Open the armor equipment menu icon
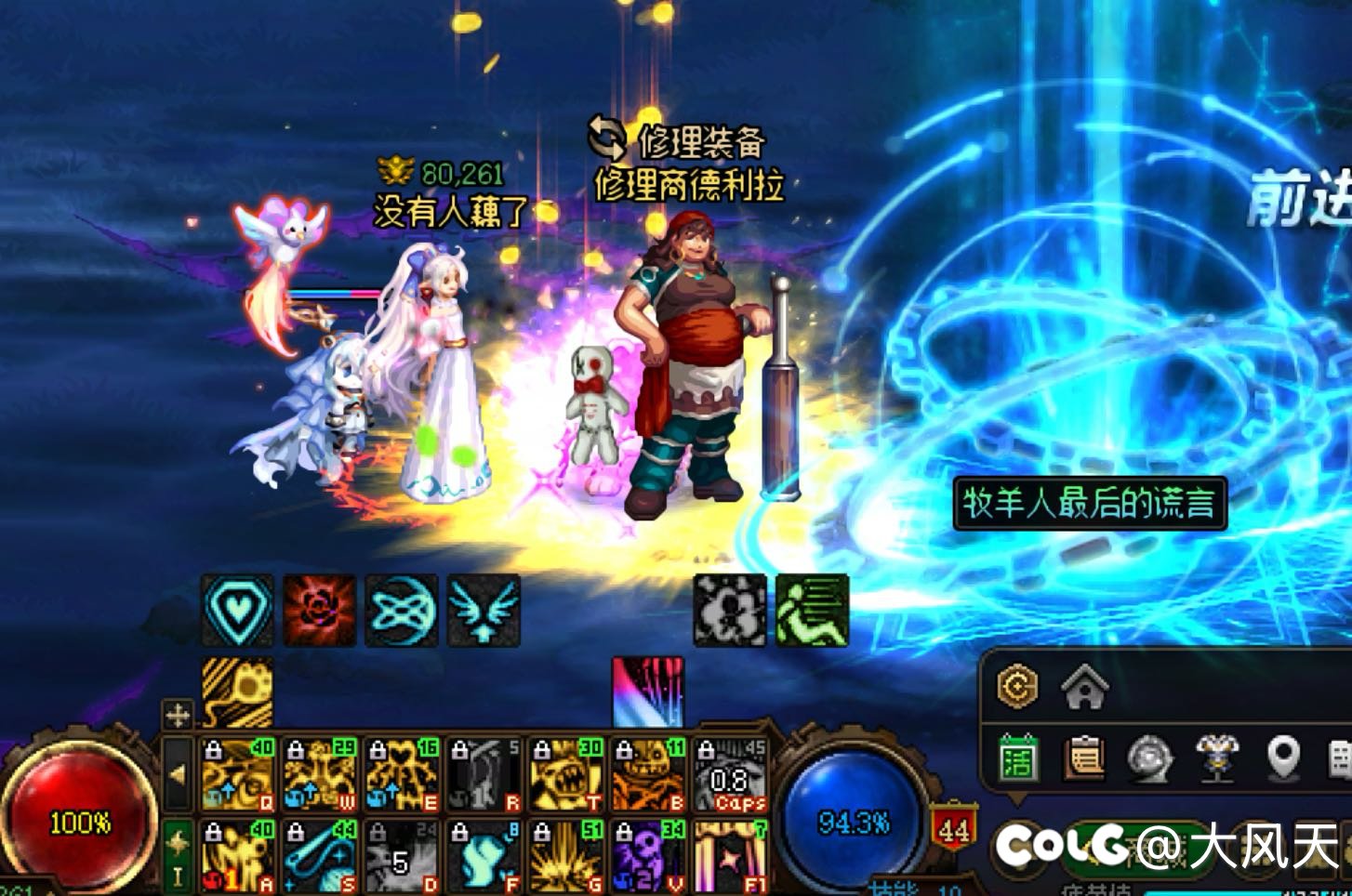The image size is (1352, 896). click(1216, 759)
